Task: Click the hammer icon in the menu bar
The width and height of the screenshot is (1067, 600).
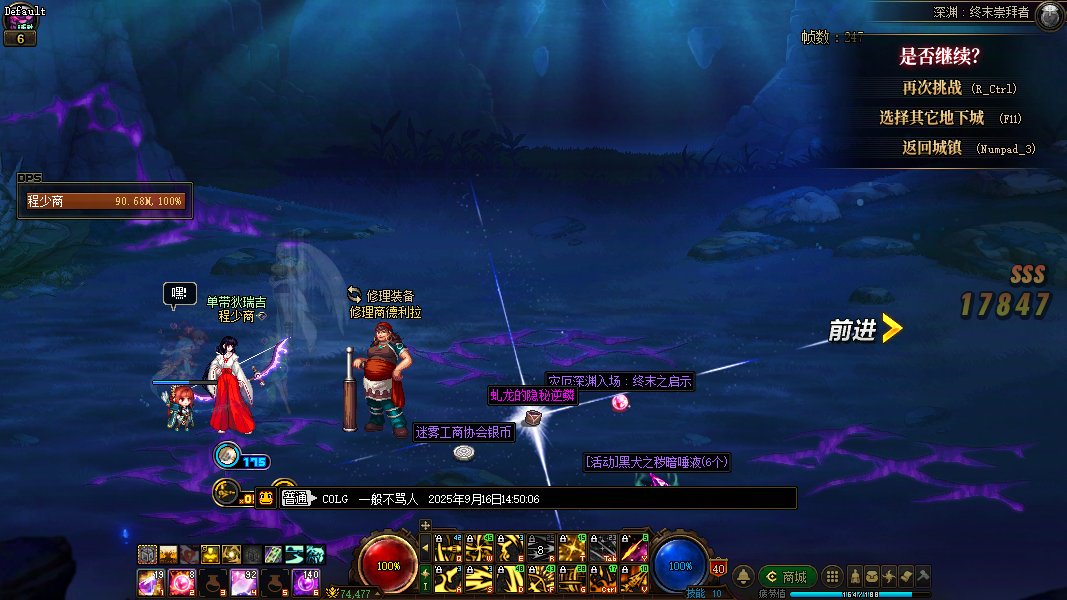Action: [x=923, y=577]
